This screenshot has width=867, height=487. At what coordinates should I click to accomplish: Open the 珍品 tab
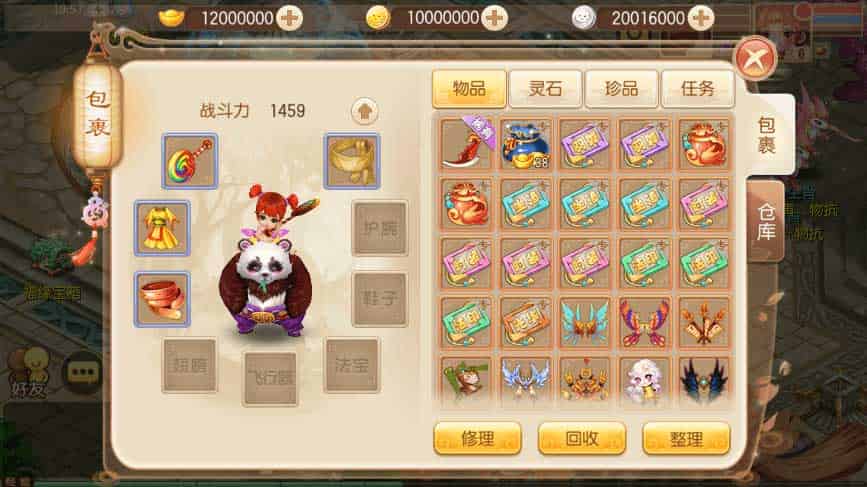pyautogui.click(x=621, y=88)
